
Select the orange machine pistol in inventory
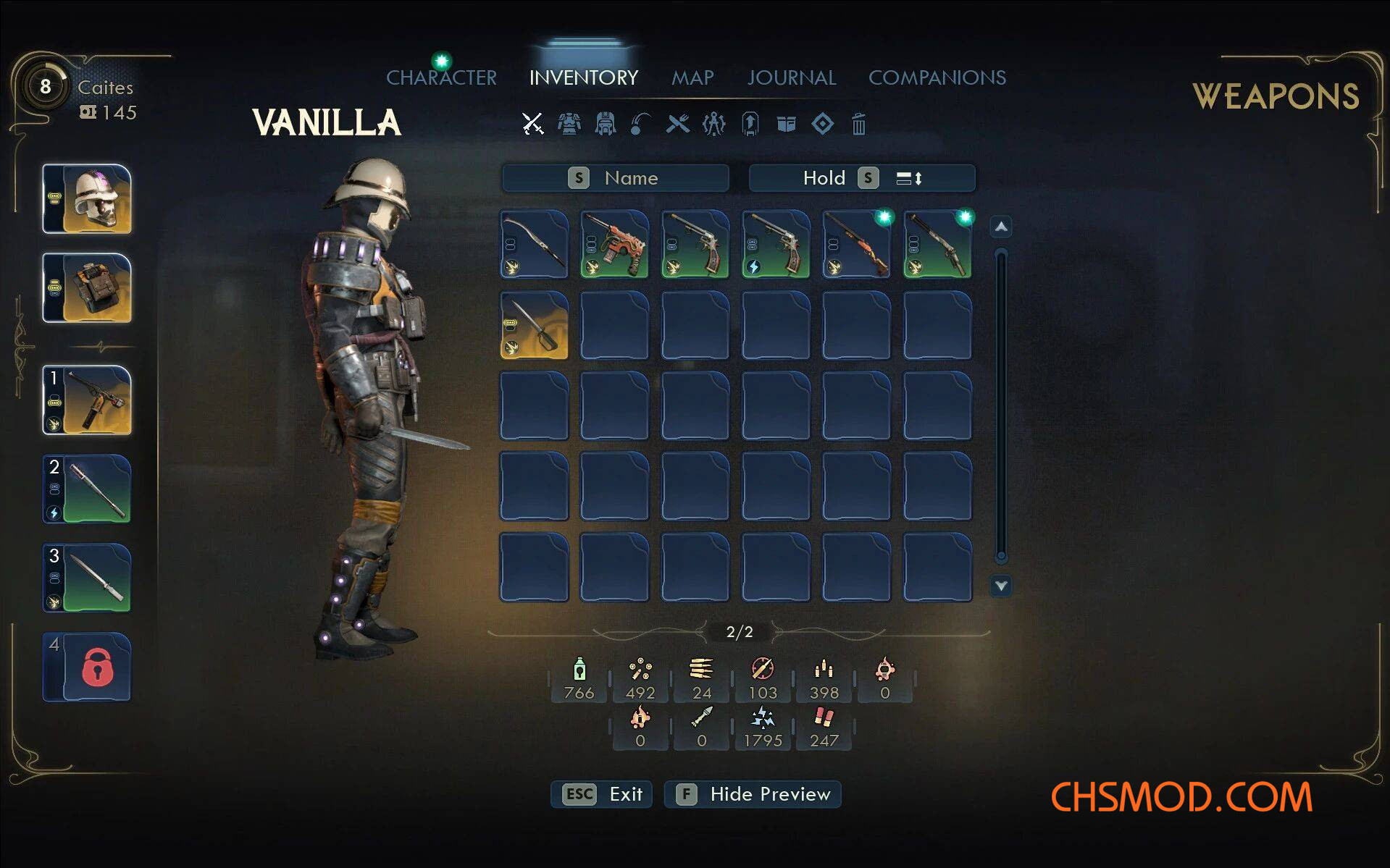[x=614, y=245]
